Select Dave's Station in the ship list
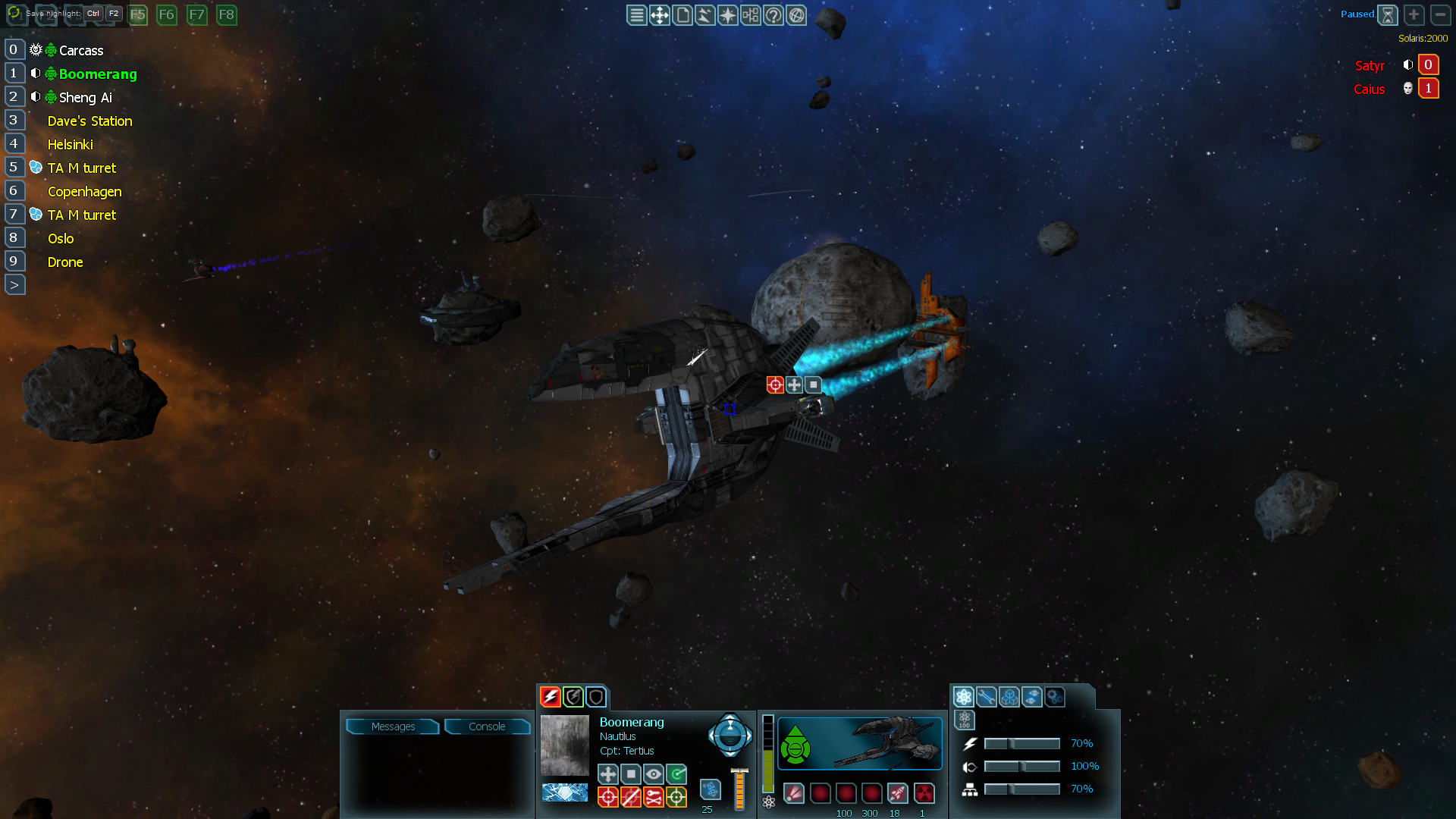 89,121
